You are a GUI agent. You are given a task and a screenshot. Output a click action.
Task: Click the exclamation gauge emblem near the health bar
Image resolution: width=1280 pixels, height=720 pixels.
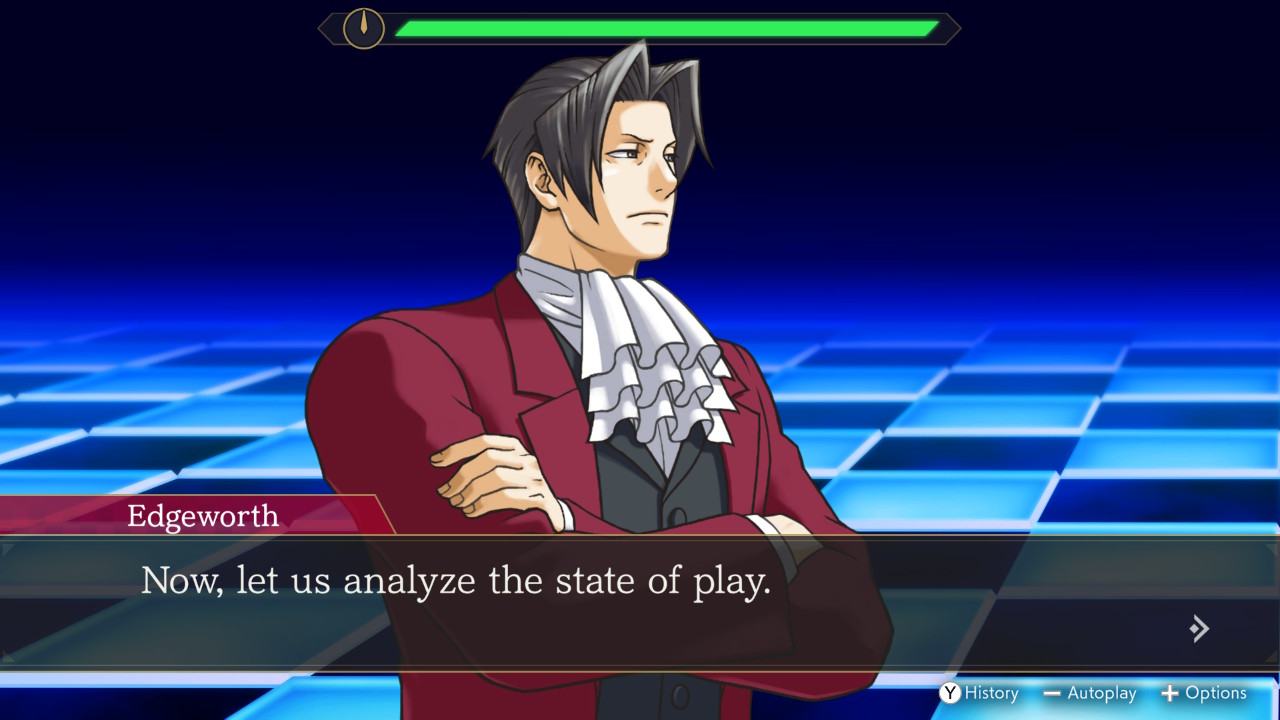[362, 28]
